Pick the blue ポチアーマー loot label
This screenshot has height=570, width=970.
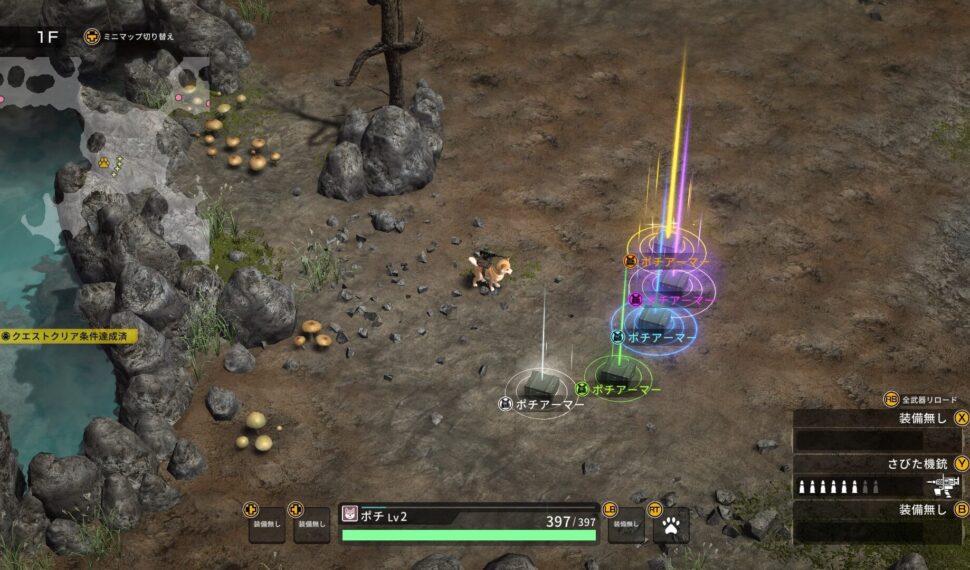[660, 338]
